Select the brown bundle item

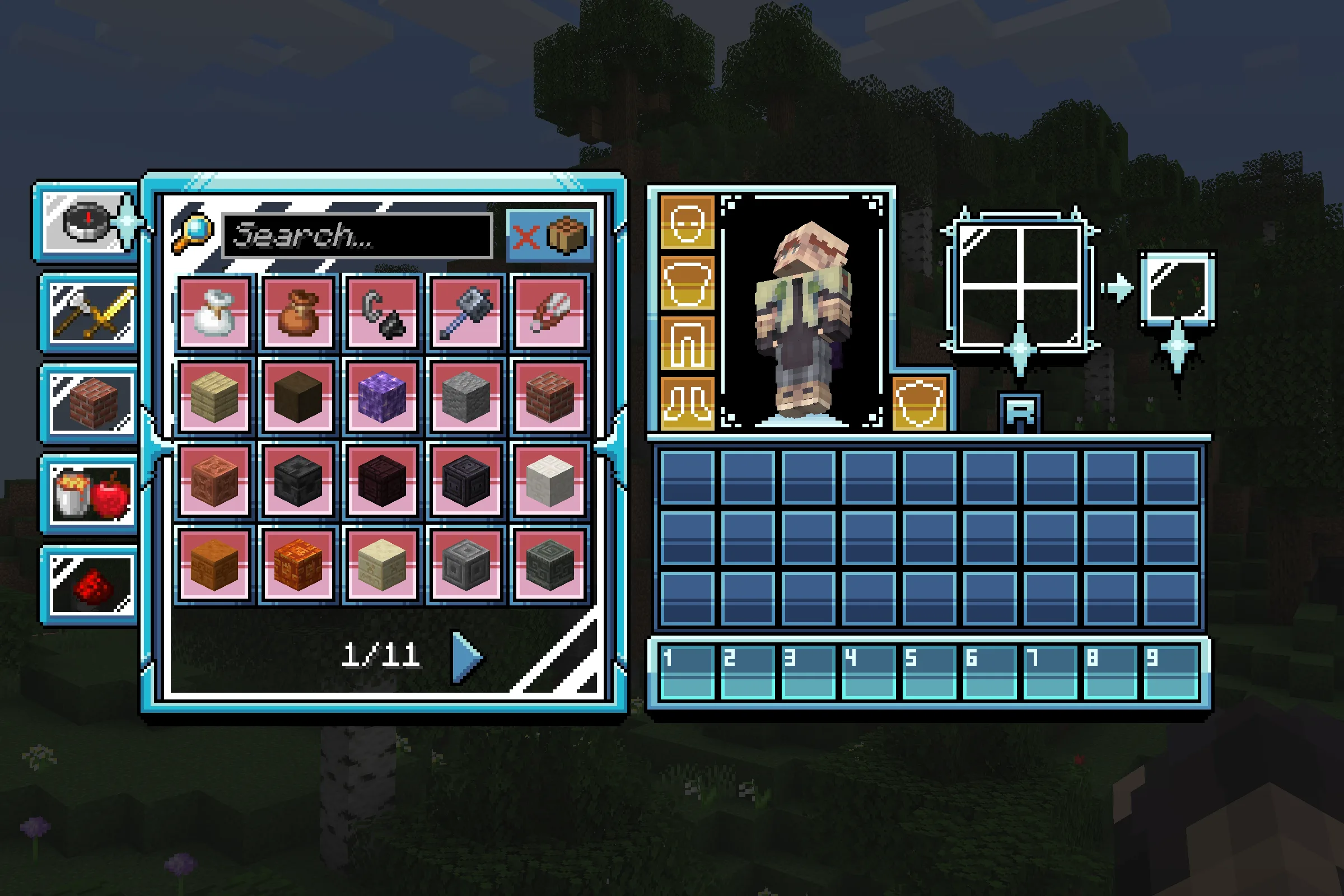298,312
